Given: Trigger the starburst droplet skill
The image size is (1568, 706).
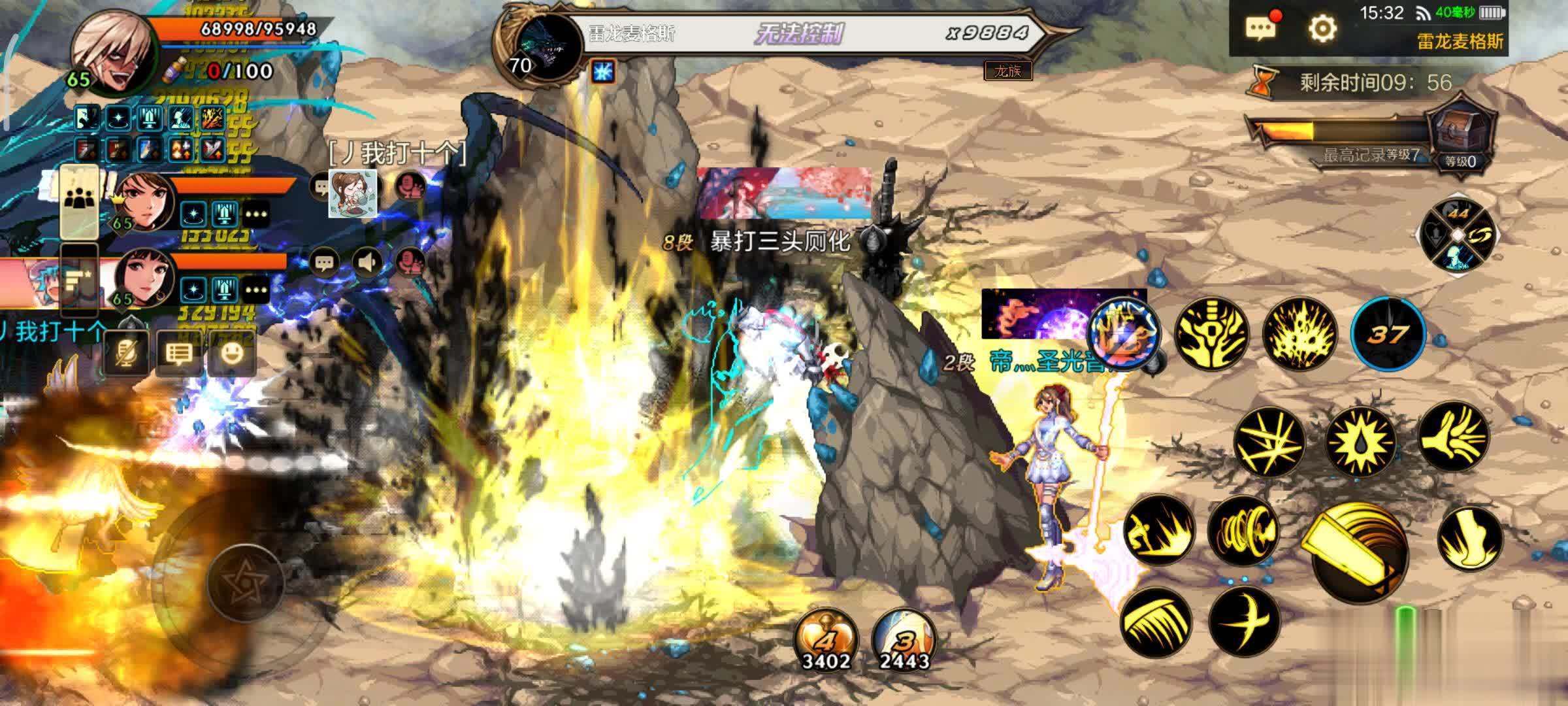Looking at the screenshot, I should (1361, 441).
